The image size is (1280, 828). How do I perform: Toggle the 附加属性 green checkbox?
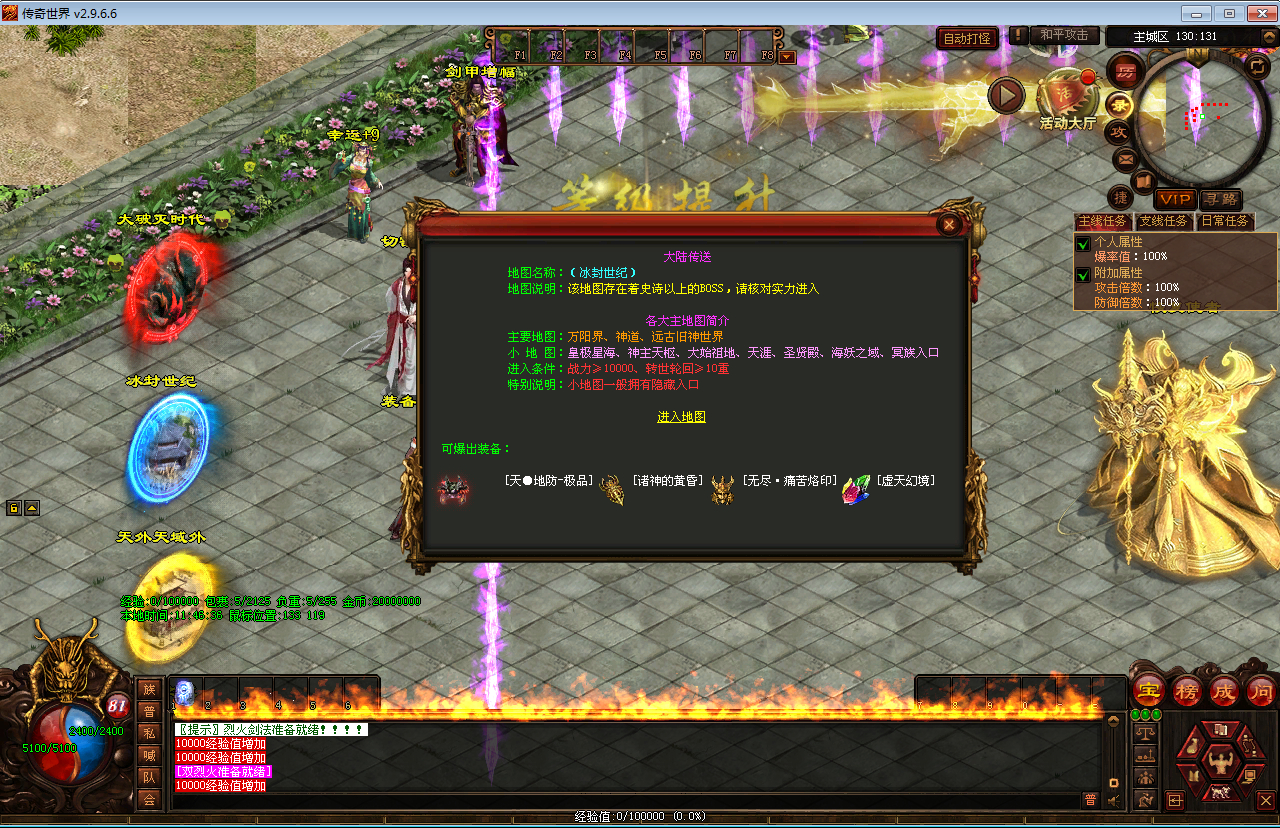click(x=1082, y=275)
